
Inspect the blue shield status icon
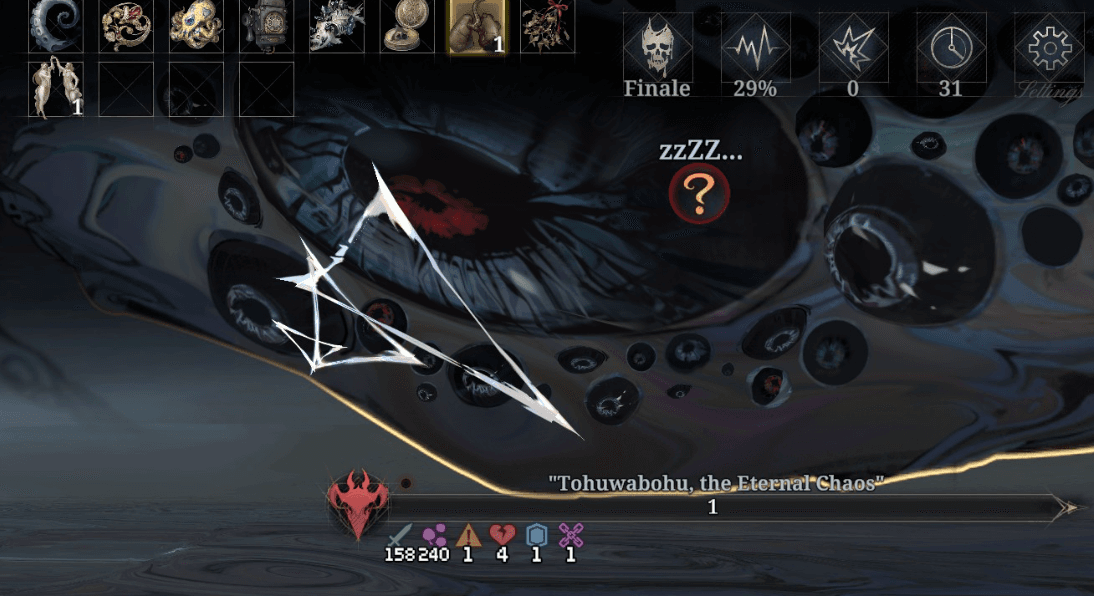pyautogui.click(x=536, y=536)
